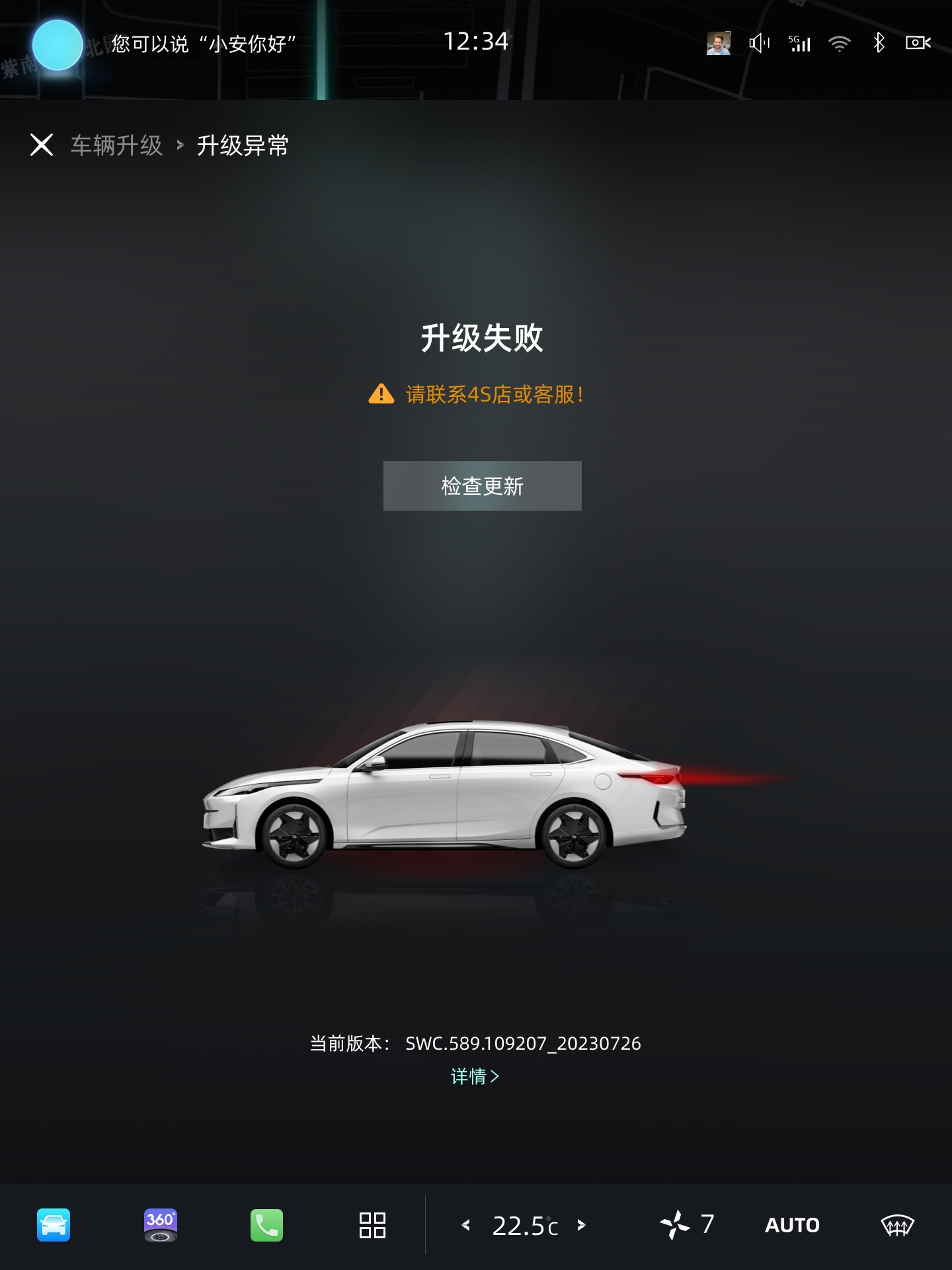Go back to 车辆升级 breadcrumb

116,146
